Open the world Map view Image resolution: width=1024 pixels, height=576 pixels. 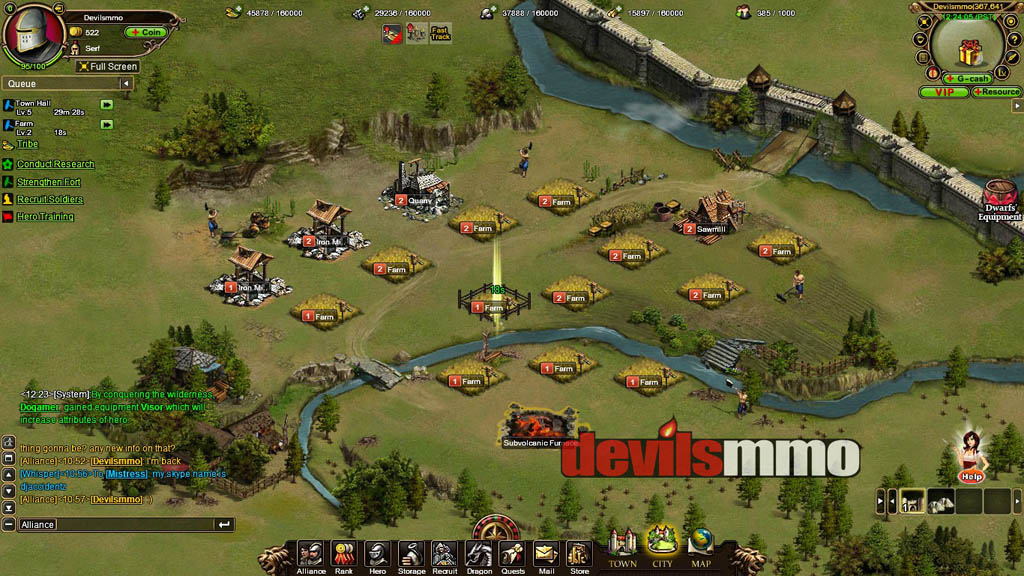point(701,548)
